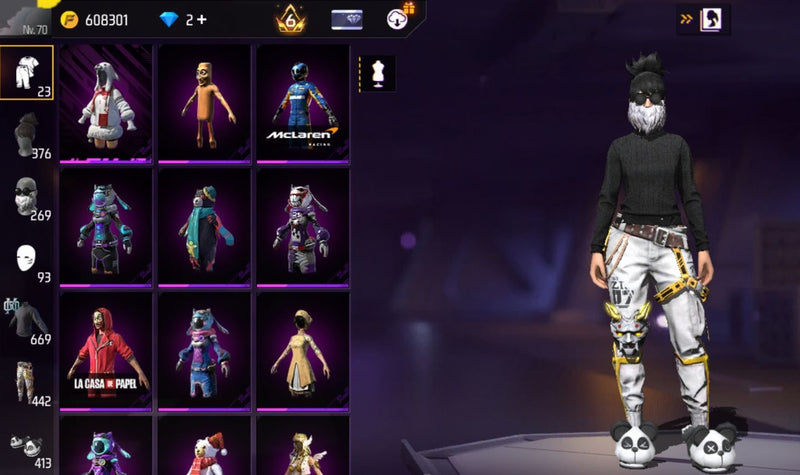This screenshot has width=800, height=475.
Task: Choose the McLaren racing suit outfit
Action: coord(302,102)
